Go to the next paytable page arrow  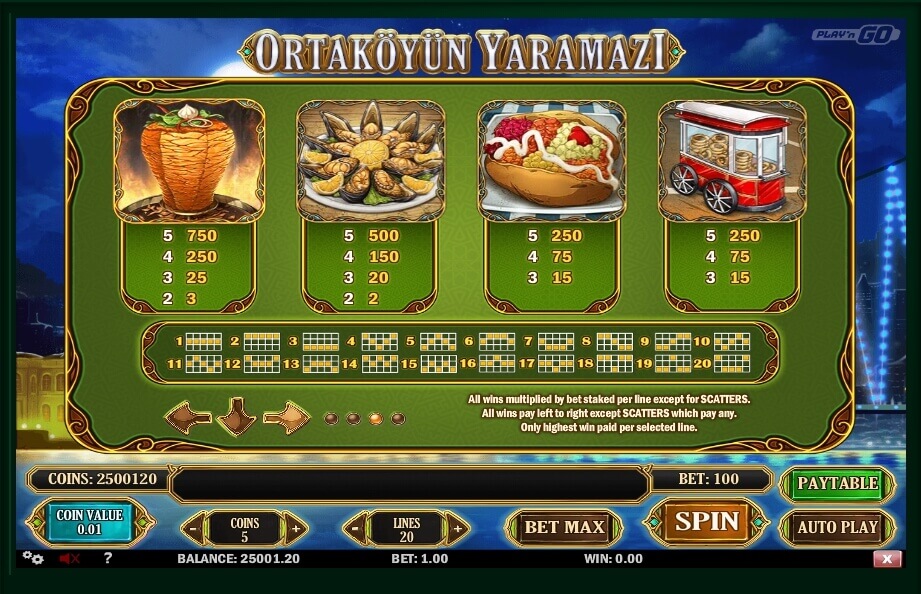point(288,415)
